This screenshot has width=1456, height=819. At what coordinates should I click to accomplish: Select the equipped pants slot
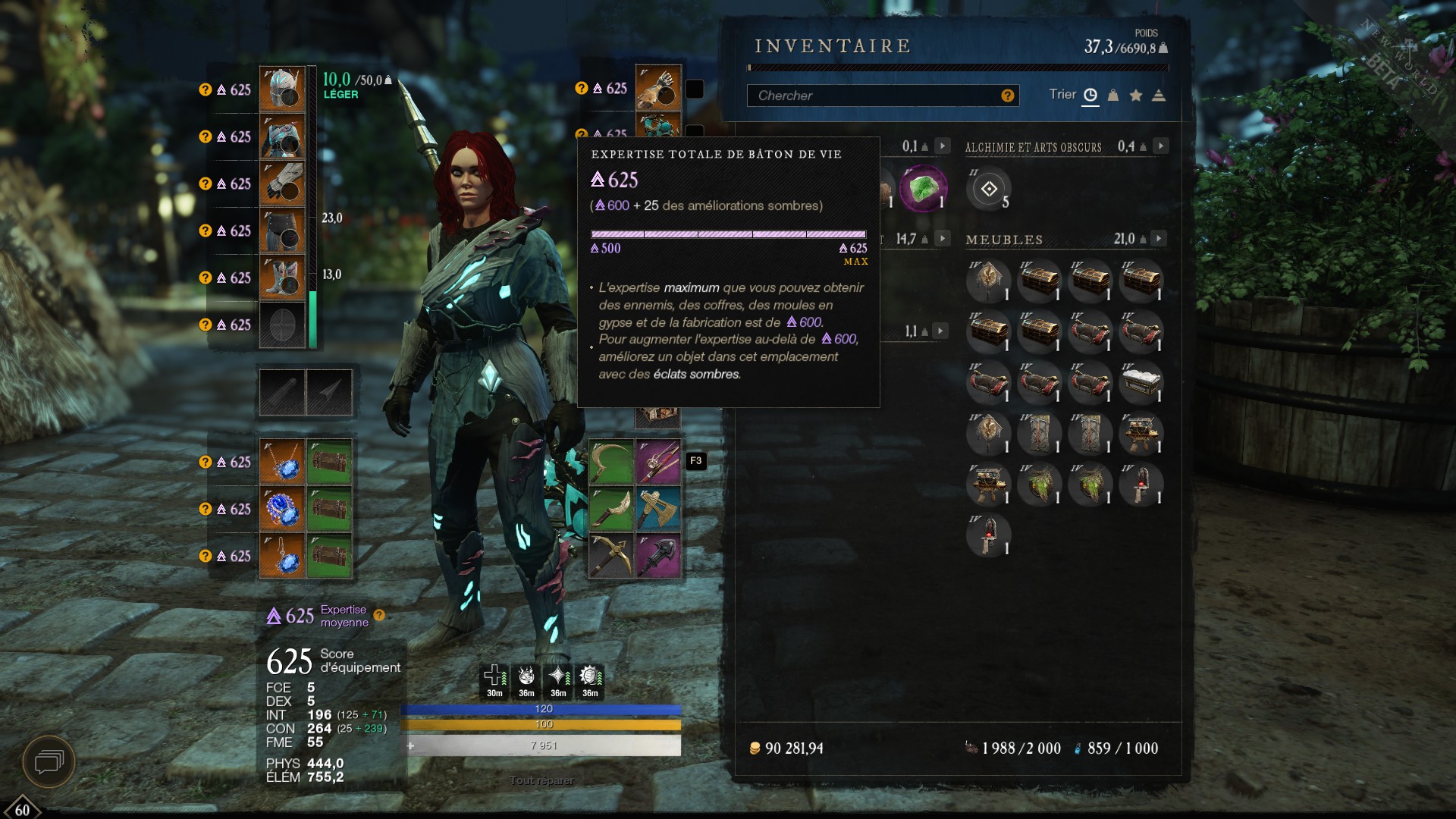point(282,231)
